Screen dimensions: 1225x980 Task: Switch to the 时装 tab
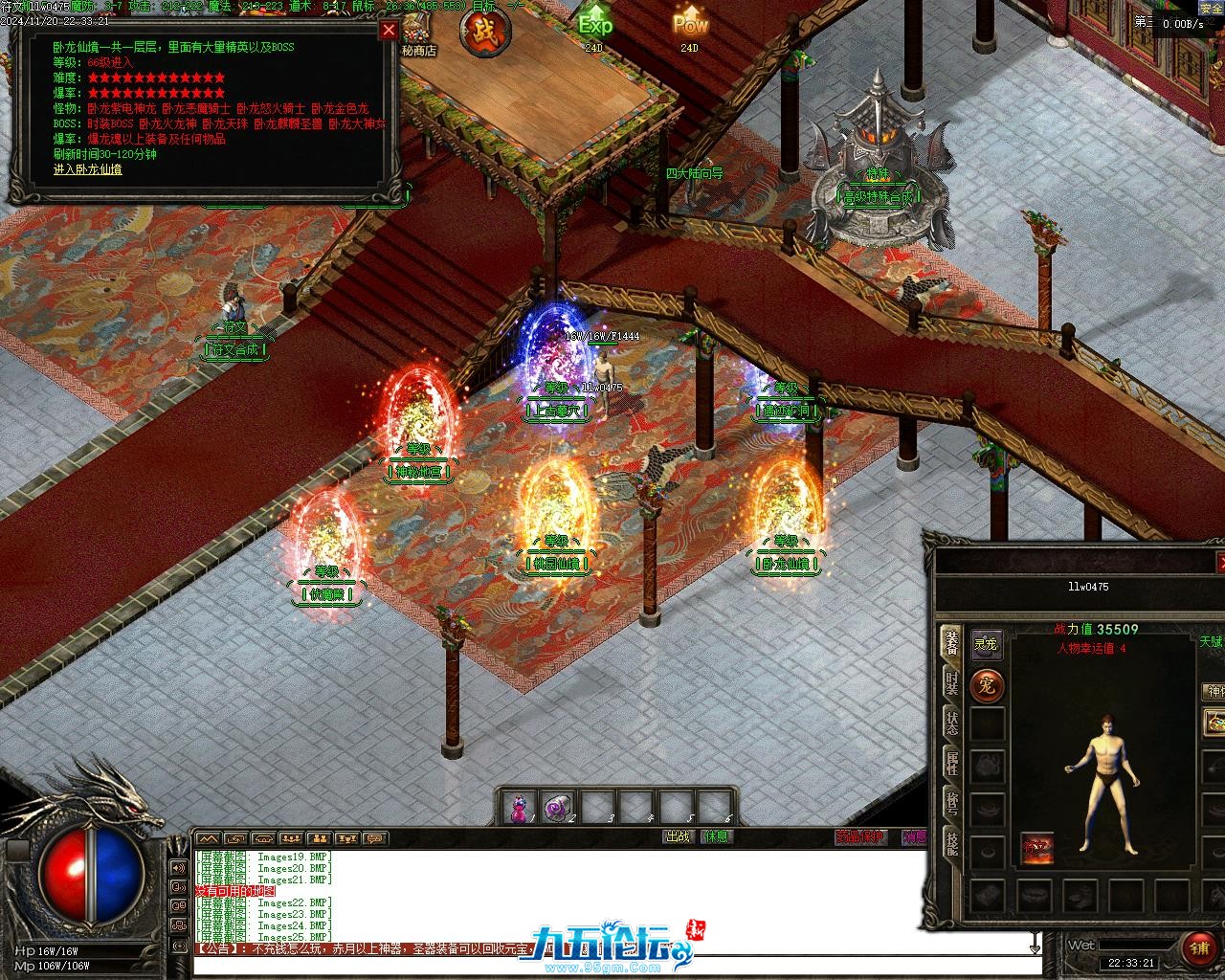pyautogui.click(x=951, y=683)
